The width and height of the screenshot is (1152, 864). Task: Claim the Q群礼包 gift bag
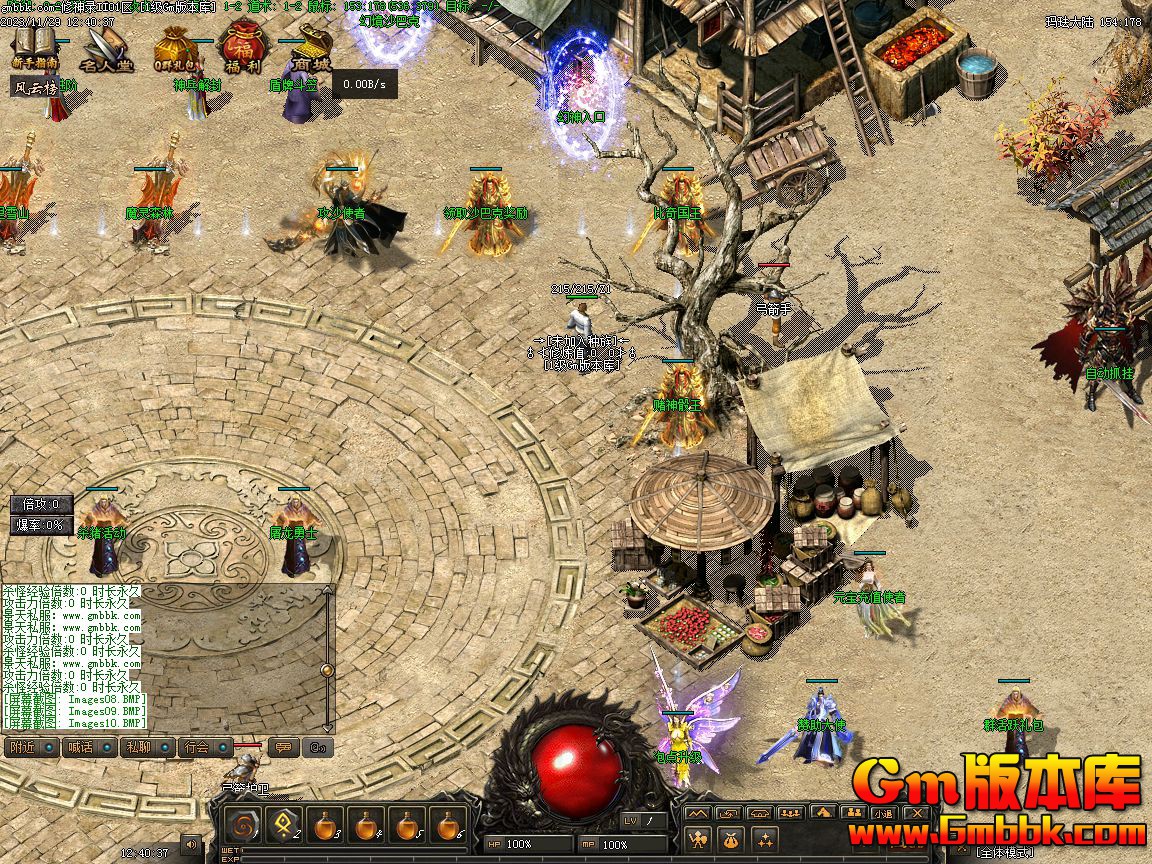click(x=176, y=48)
